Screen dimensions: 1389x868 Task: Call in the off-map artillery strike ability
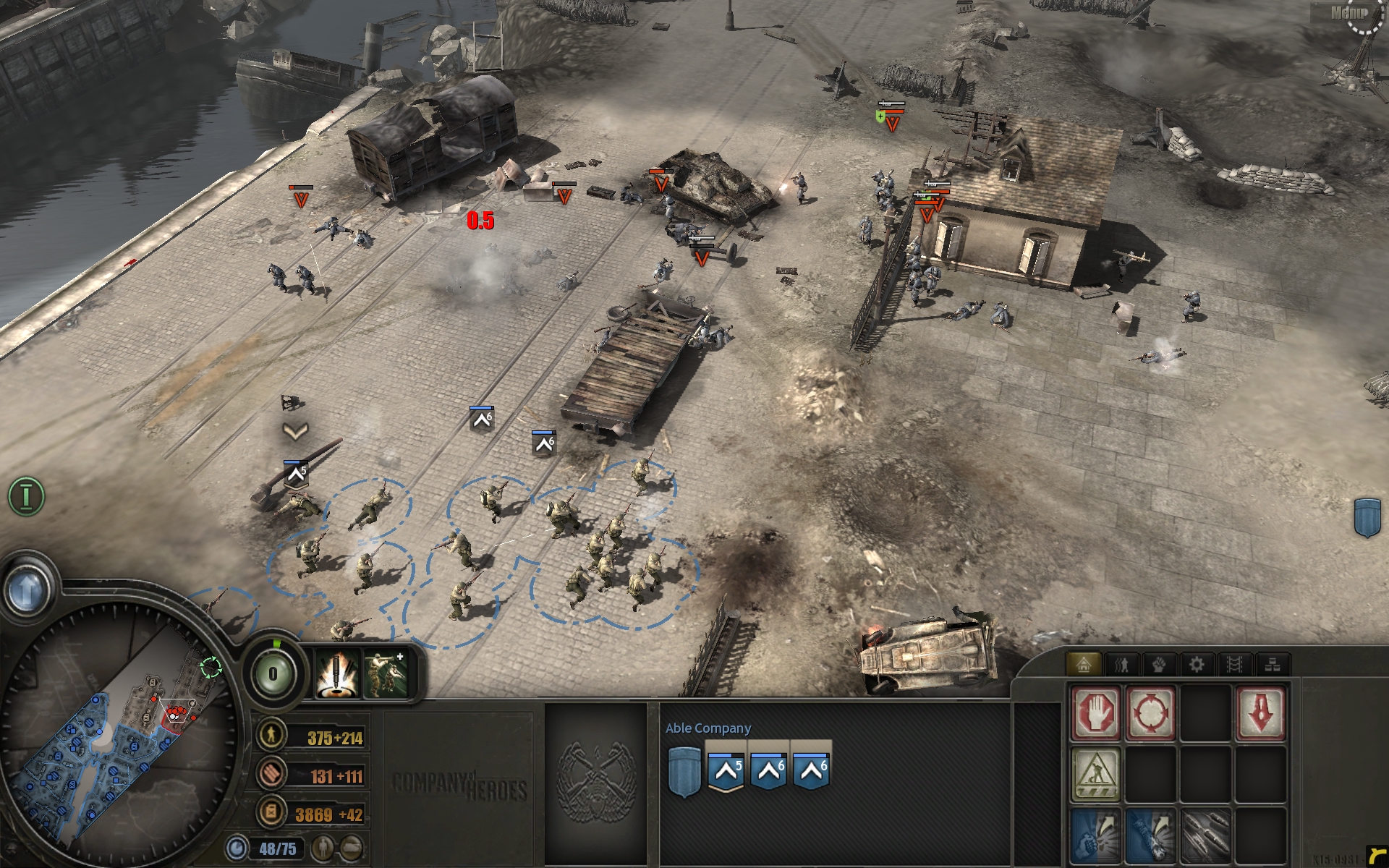click(337, 673)
